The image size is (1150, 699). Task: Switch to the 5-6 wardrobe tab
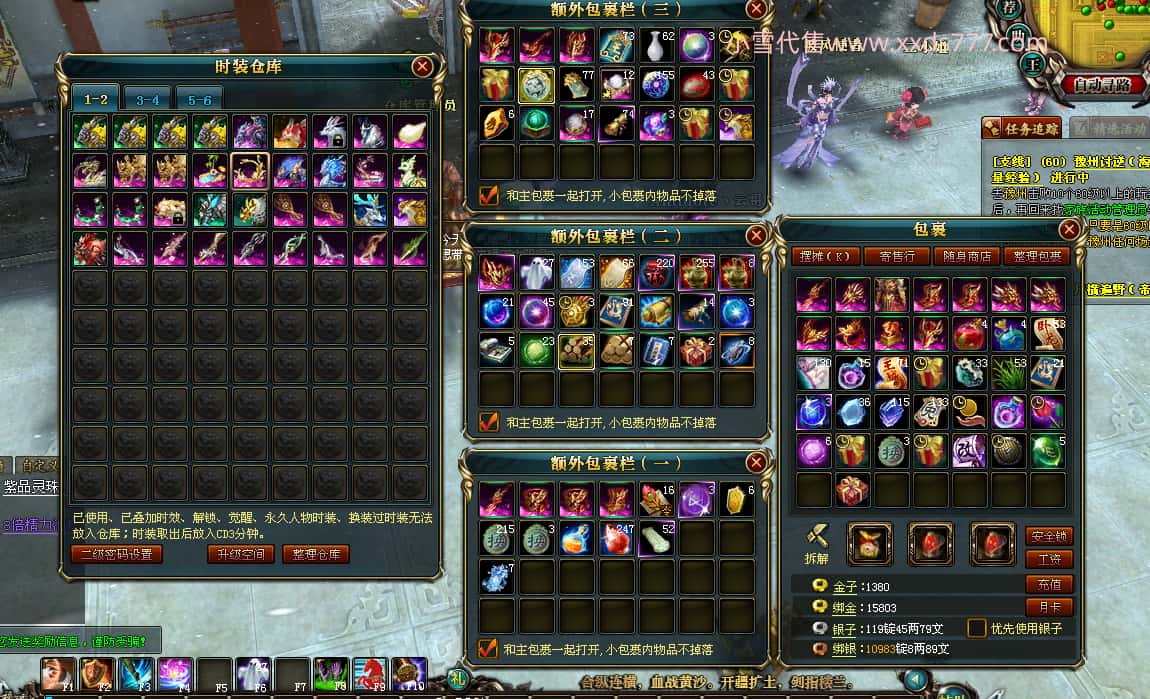200,100
